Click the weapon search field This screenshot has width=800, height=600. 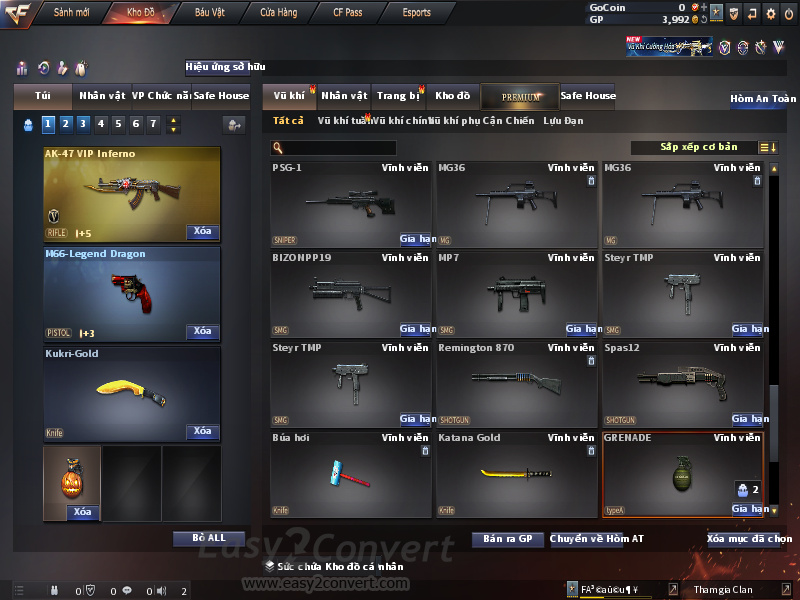pyautogui.click(x=340, y=148)
